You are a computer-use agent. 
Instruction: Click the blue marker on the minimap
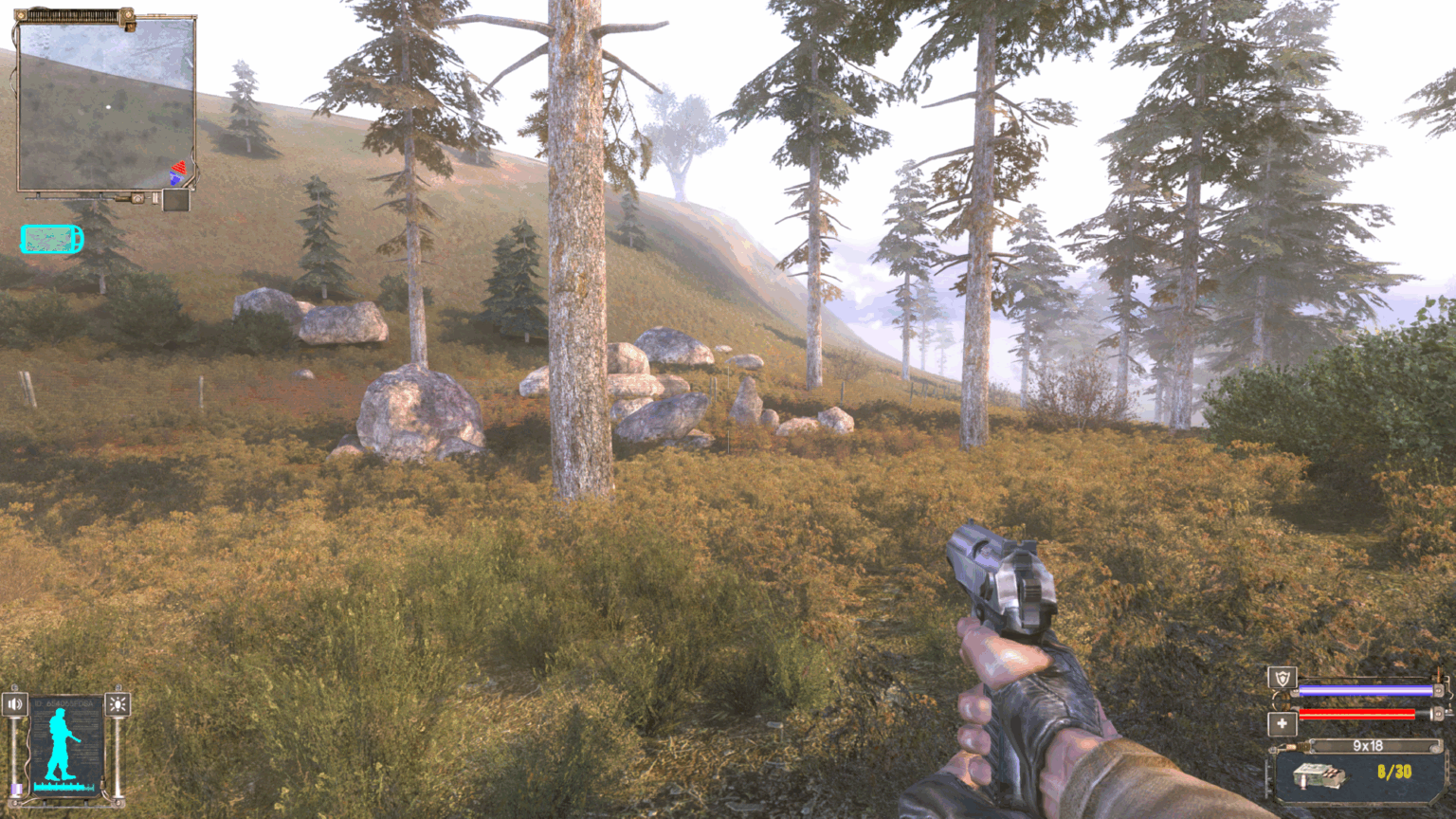pyautogui.click(x=174, y=178)
